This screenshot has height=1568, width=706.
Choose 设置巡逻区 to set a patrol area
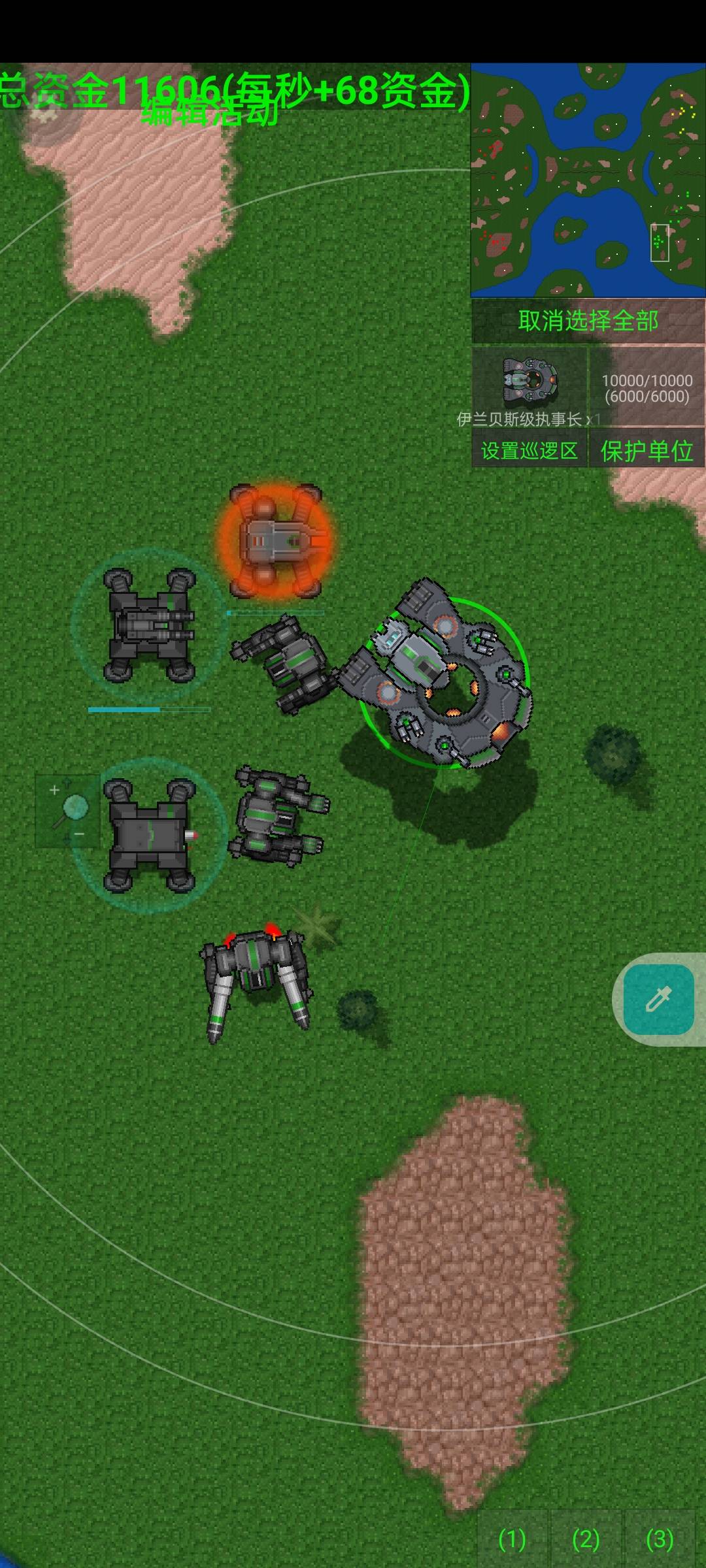tap(529, 451)
